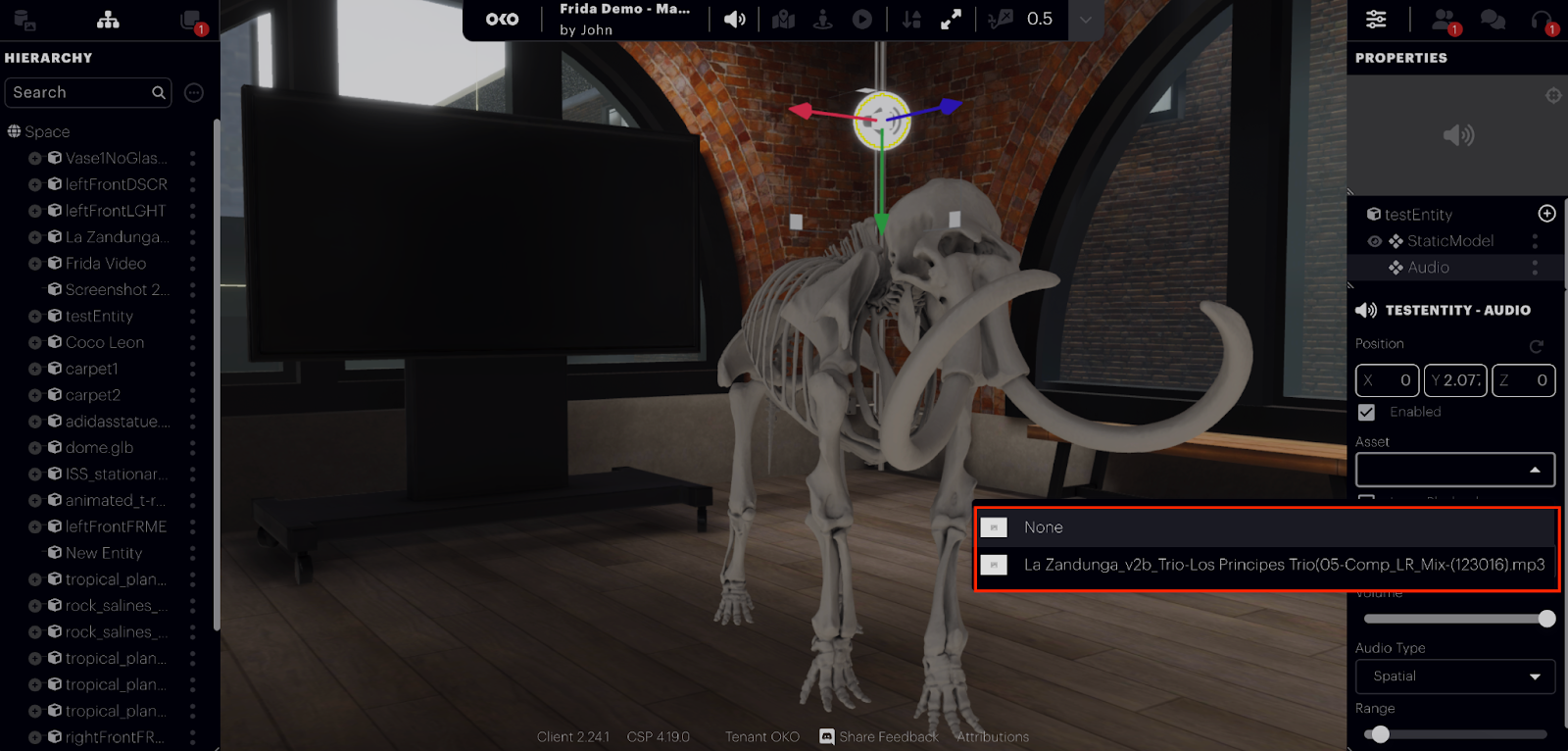Toggle the speaker icon in the top toolbar

734,20
